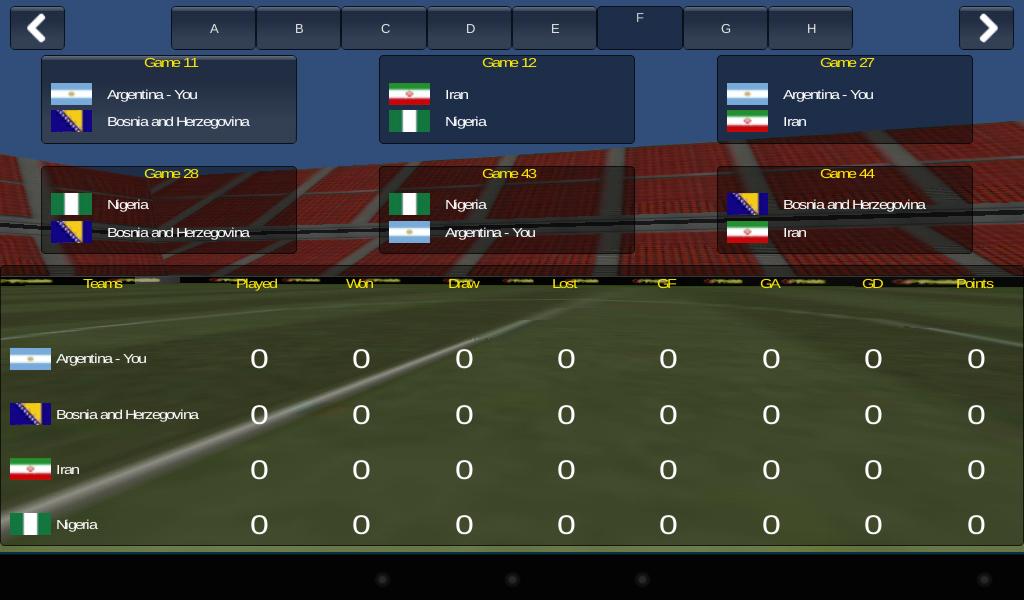Open the Game 28 fixture card

tap(169, 210)
